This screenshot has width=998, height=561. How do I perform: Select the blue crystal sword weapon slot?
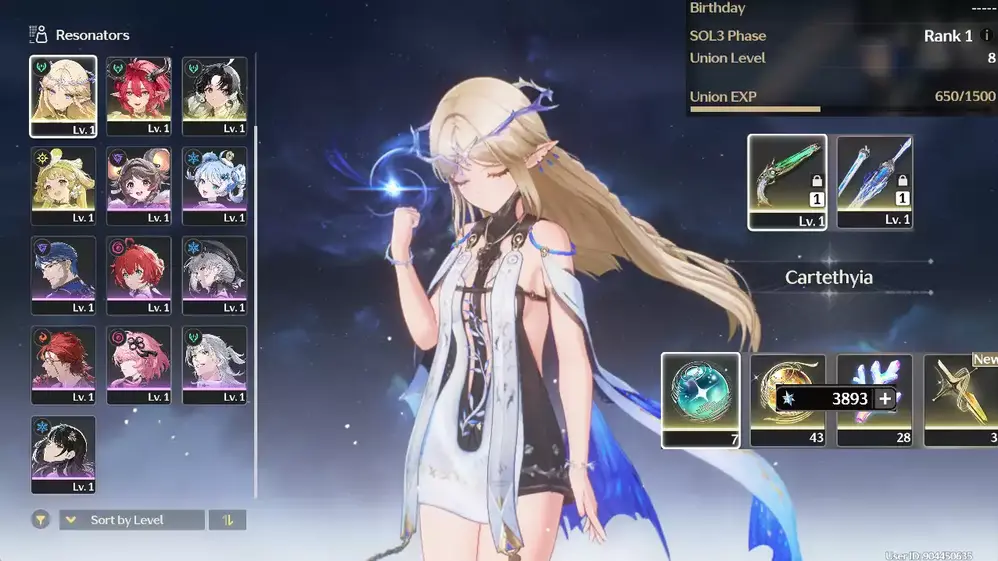(874, 182)
